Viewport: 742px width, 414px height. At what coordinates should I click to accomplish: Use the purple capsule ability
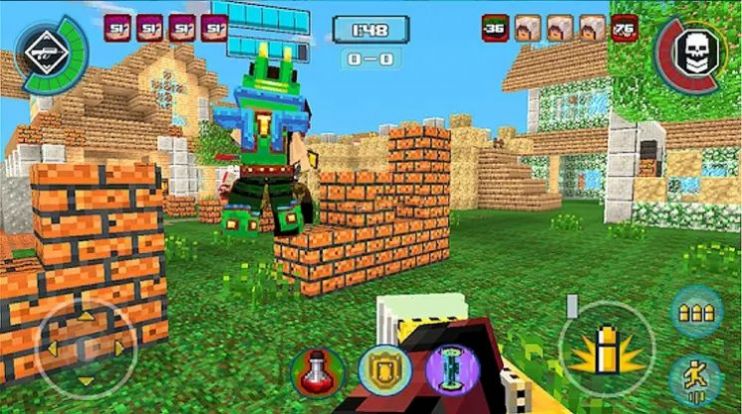tap(447, 369)
